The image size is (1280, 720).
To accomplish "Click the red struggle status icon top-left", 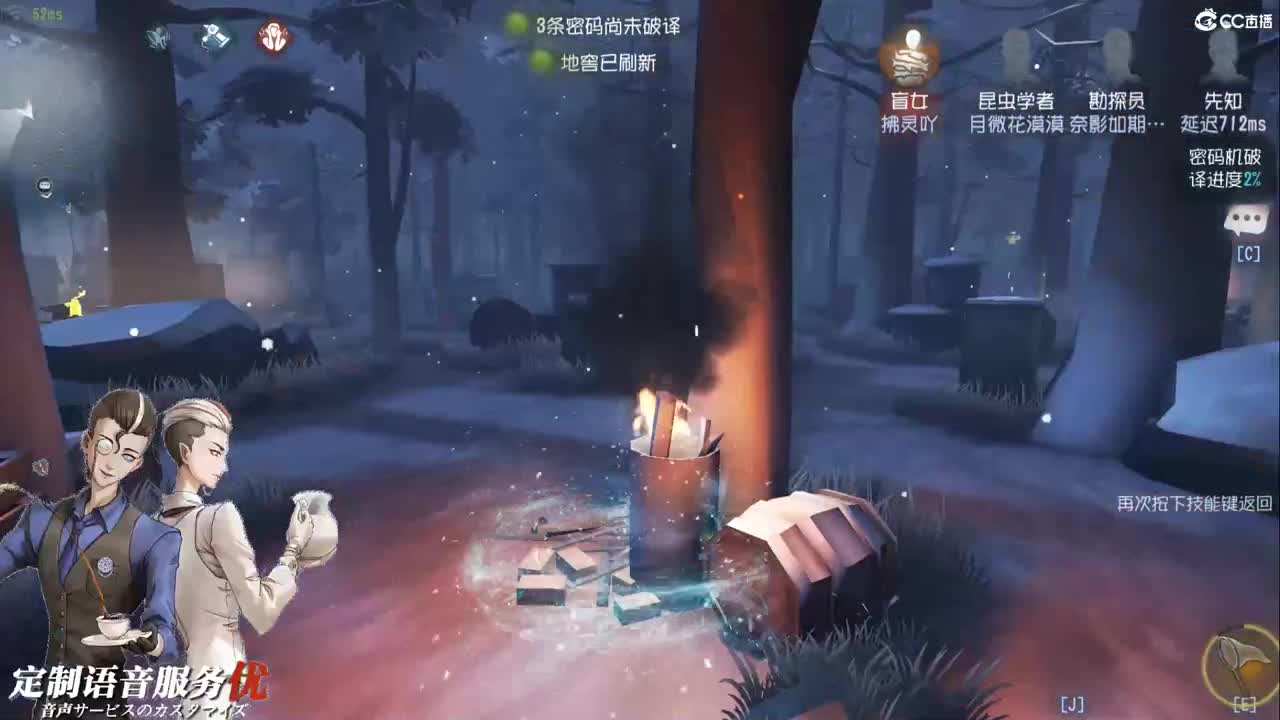I will click(x=273, y=38).
